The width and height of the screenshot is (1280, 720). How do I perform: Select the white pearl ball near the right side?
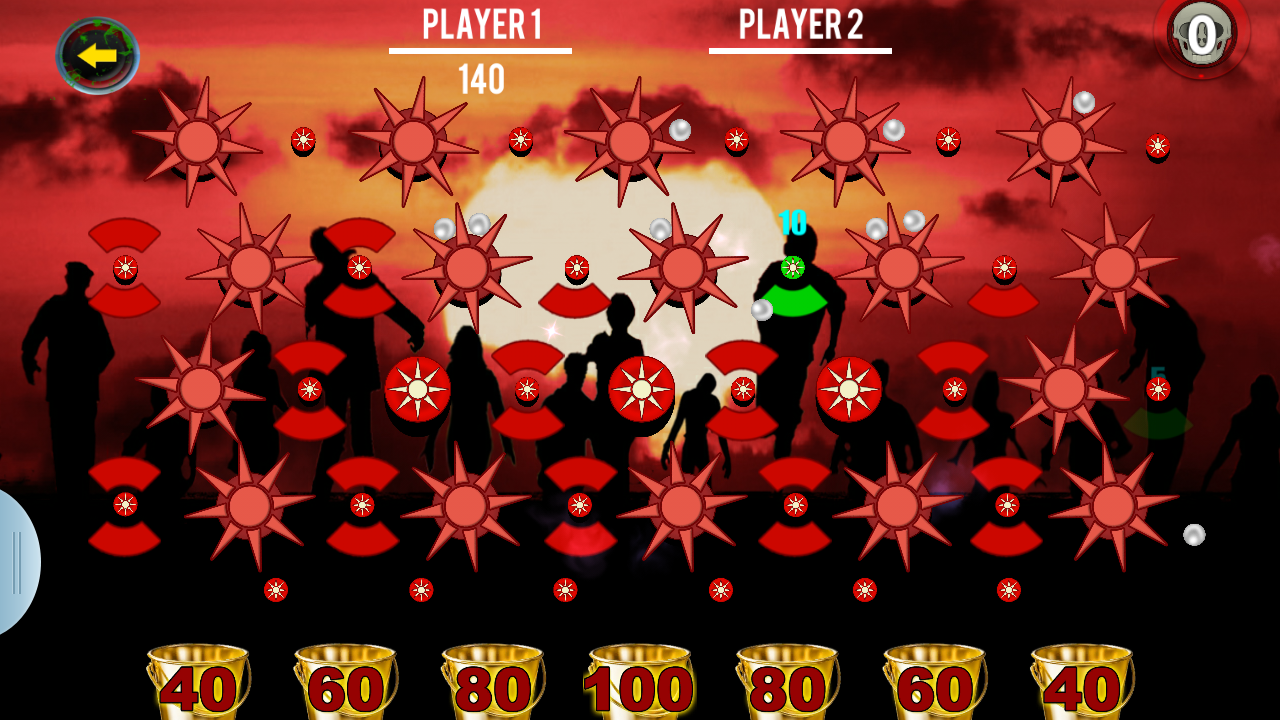pos(1192,533)
